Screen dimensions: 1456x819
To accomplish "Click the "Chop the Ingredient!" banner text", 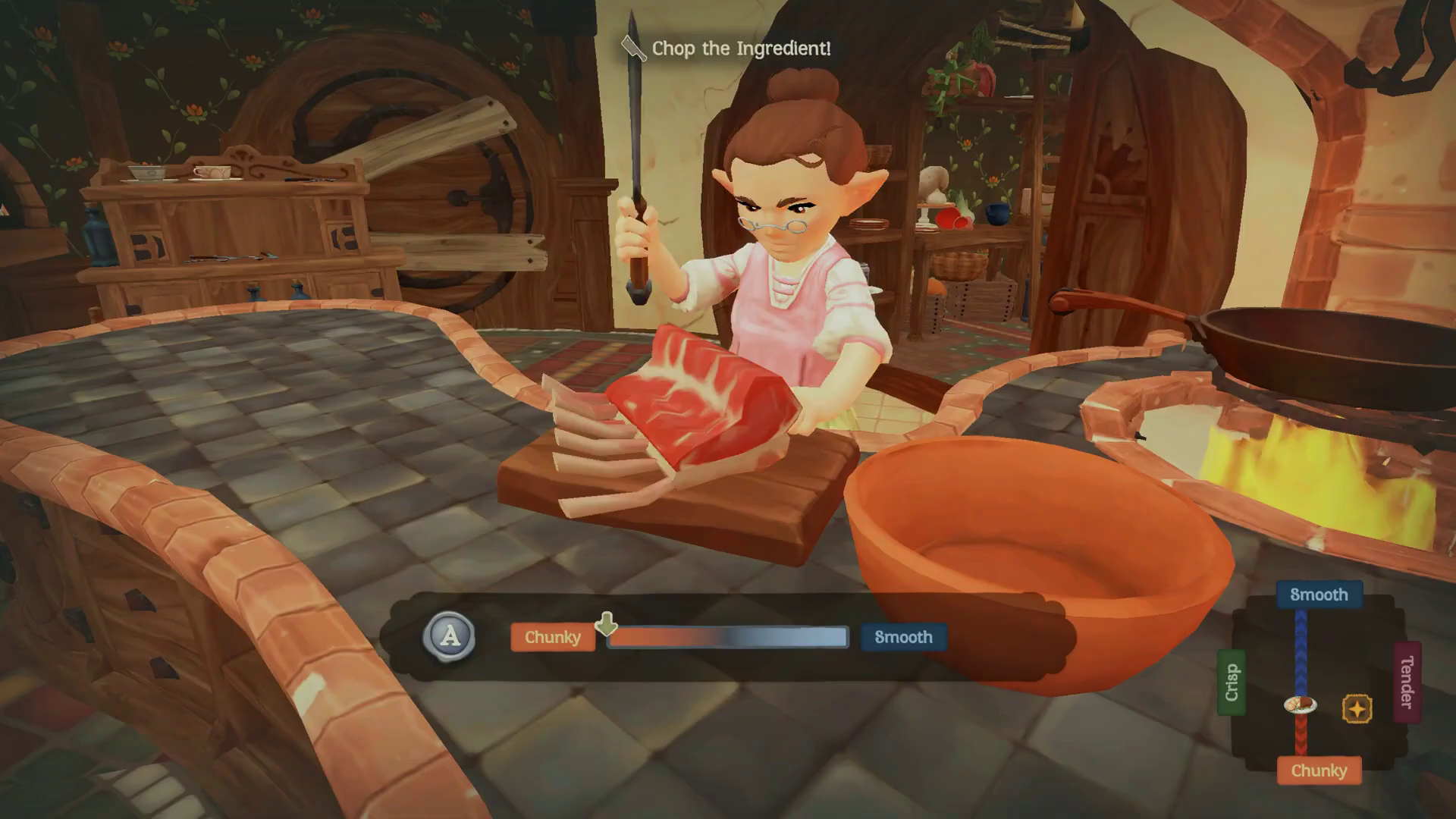I will (x=741, y=49).
